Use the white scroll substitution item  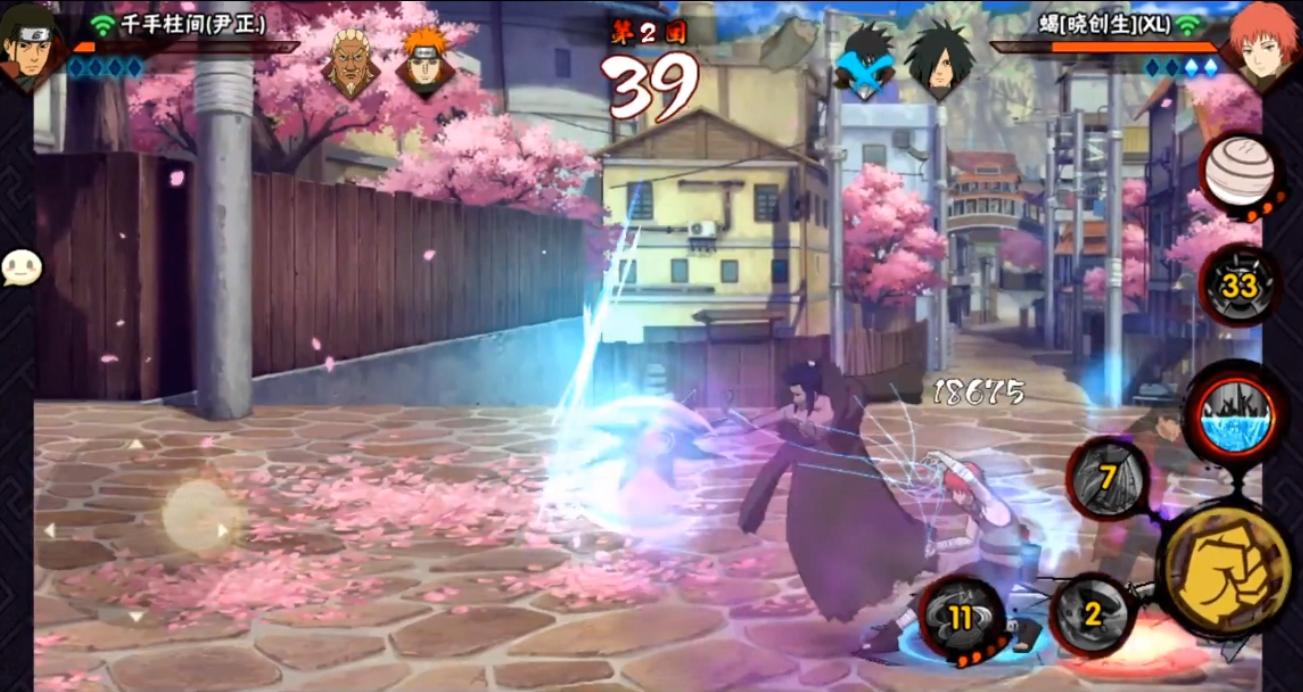click(1238, 172)
